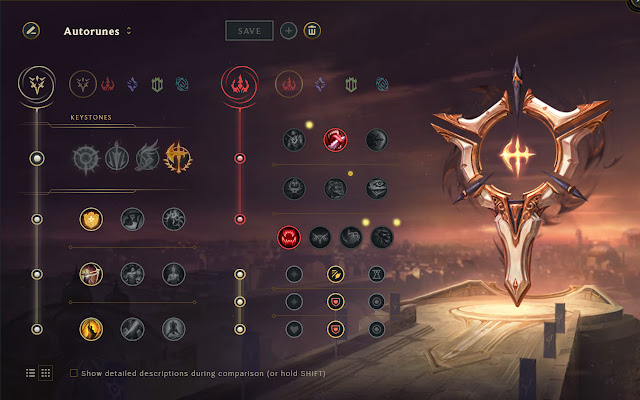Choose the Triumph rune
The image size is (640, 400).
(x=131, y=218)
